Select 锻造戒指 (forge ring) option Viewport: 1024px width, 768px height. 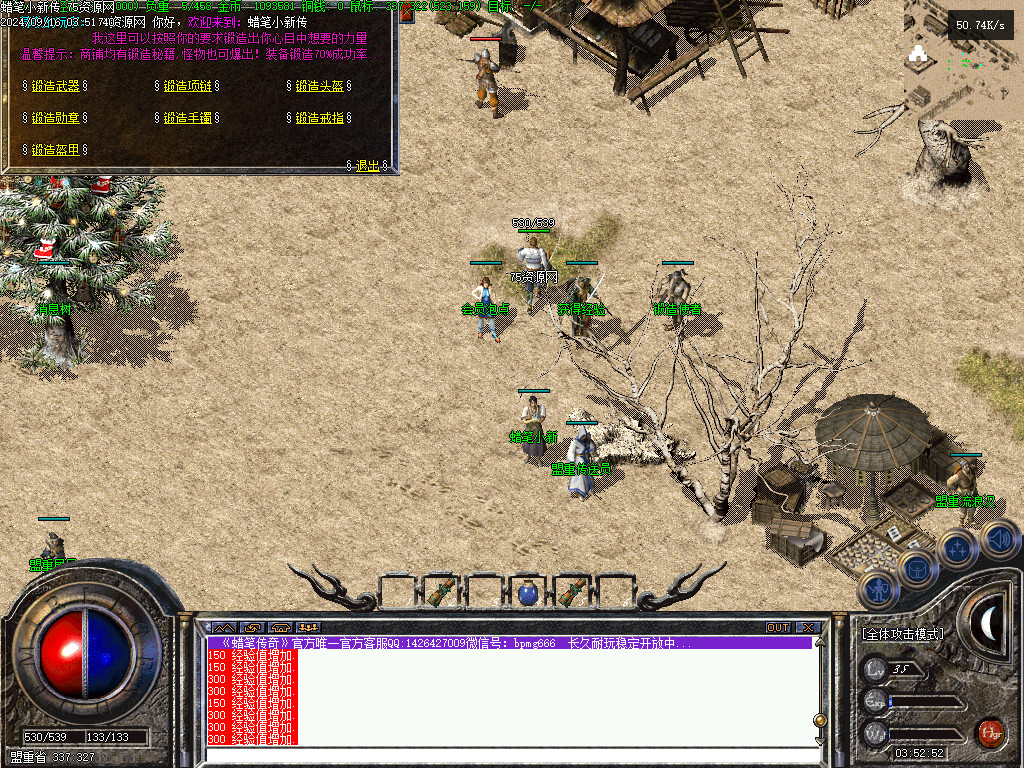coord(319,118)
